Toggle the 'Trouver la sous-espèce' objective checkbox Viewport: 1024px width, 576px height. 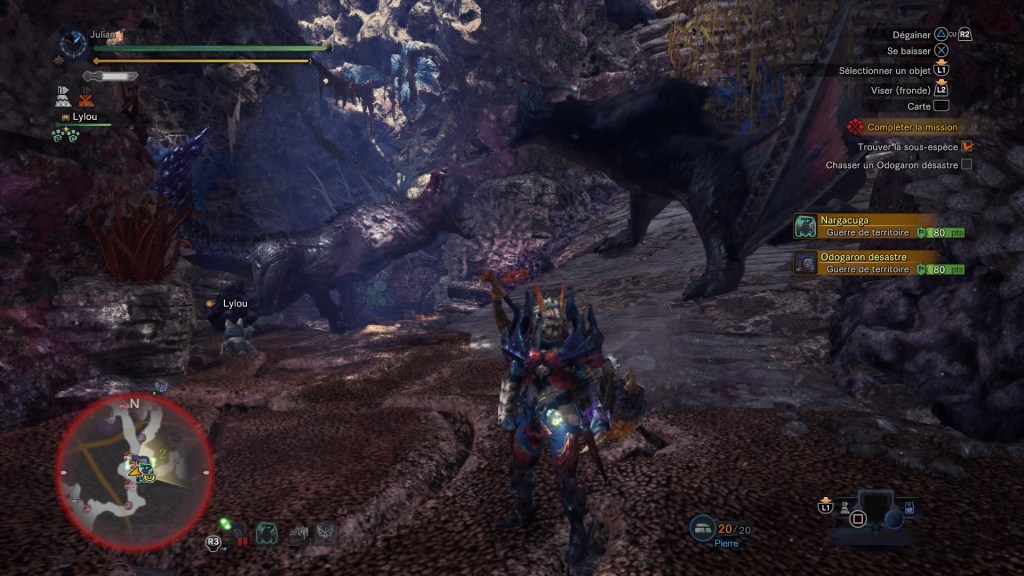tap(967, 146)
